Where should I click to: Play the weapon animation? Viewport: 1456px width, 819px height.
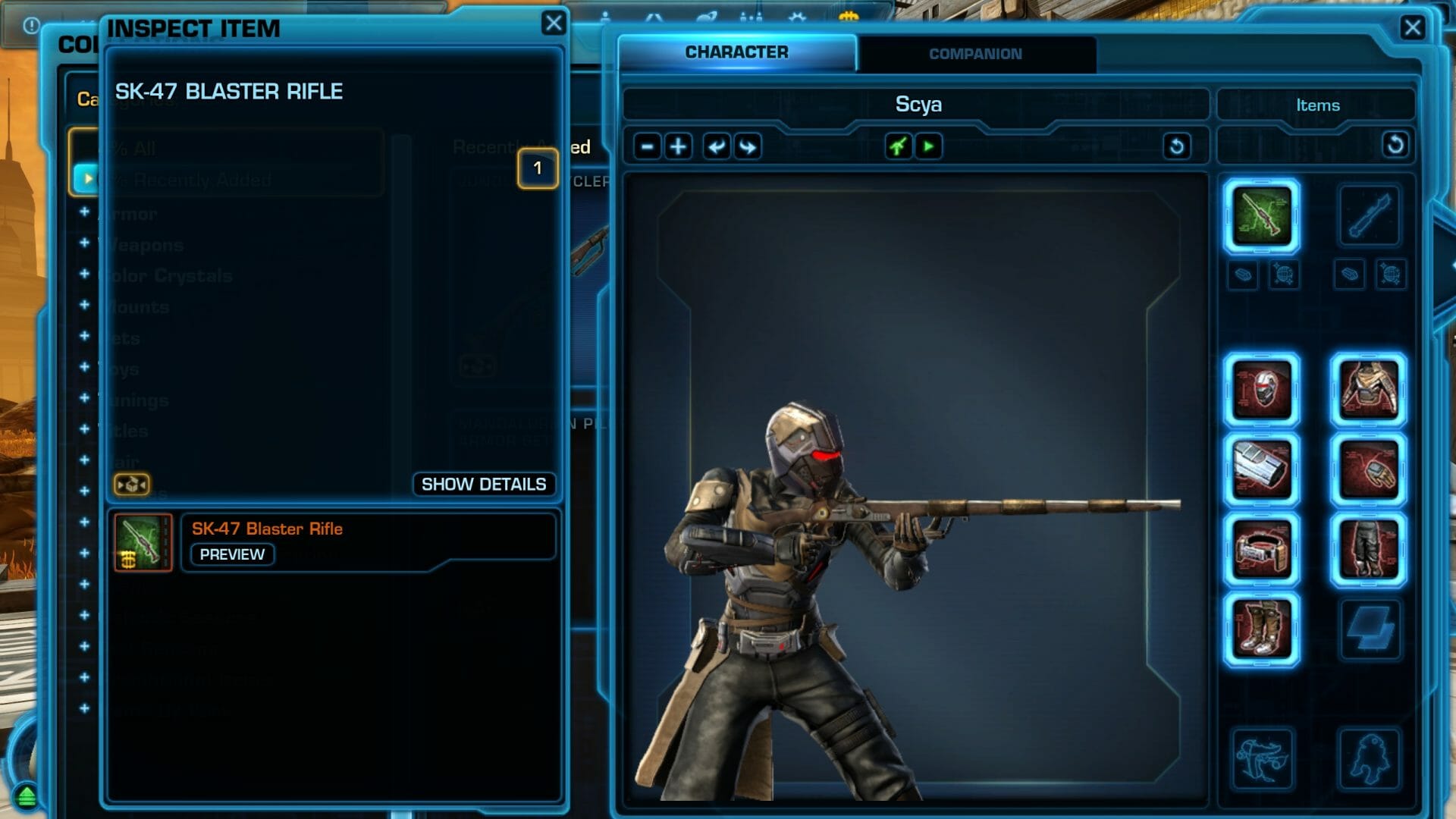(x=929, y=146)
